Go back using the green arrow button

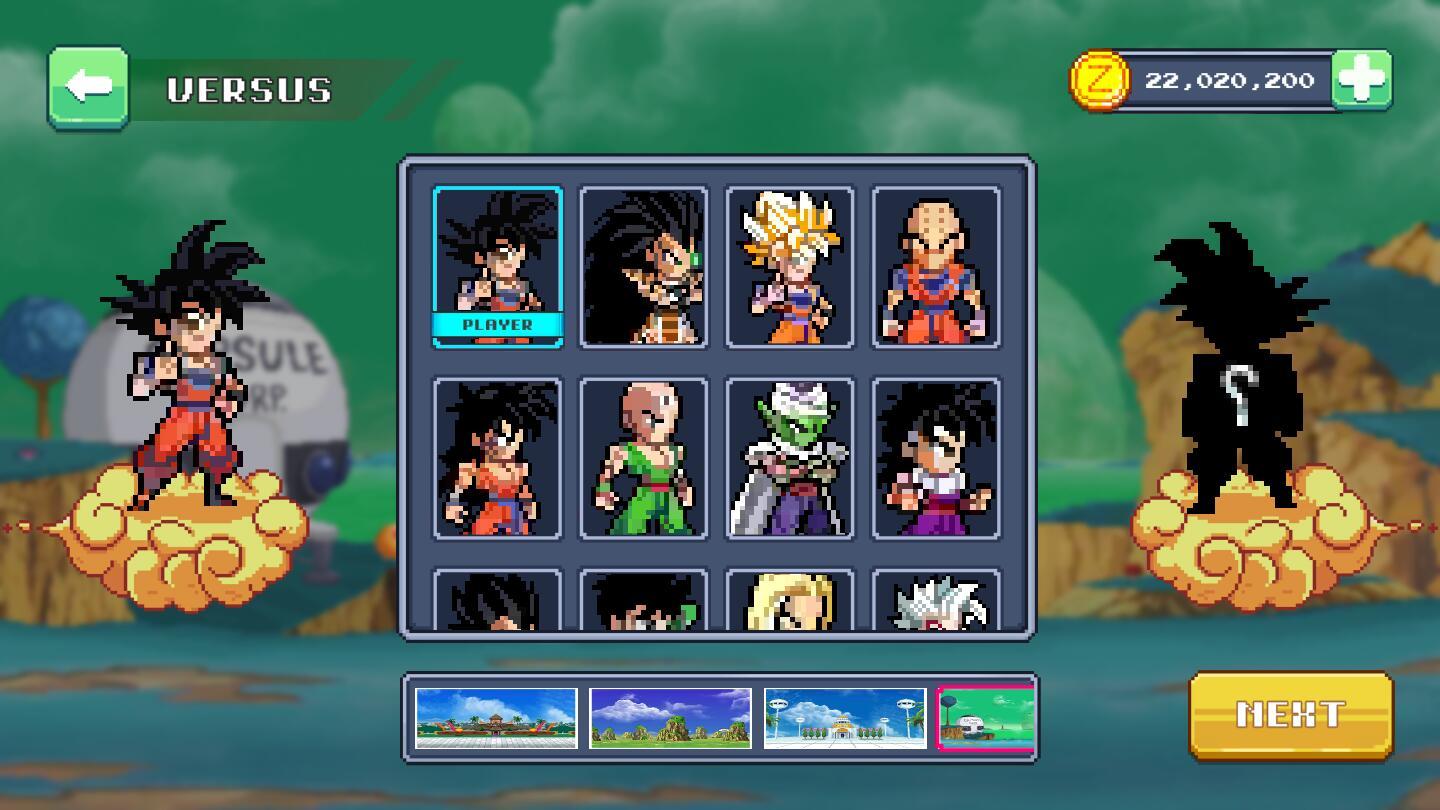click(88, 88)
